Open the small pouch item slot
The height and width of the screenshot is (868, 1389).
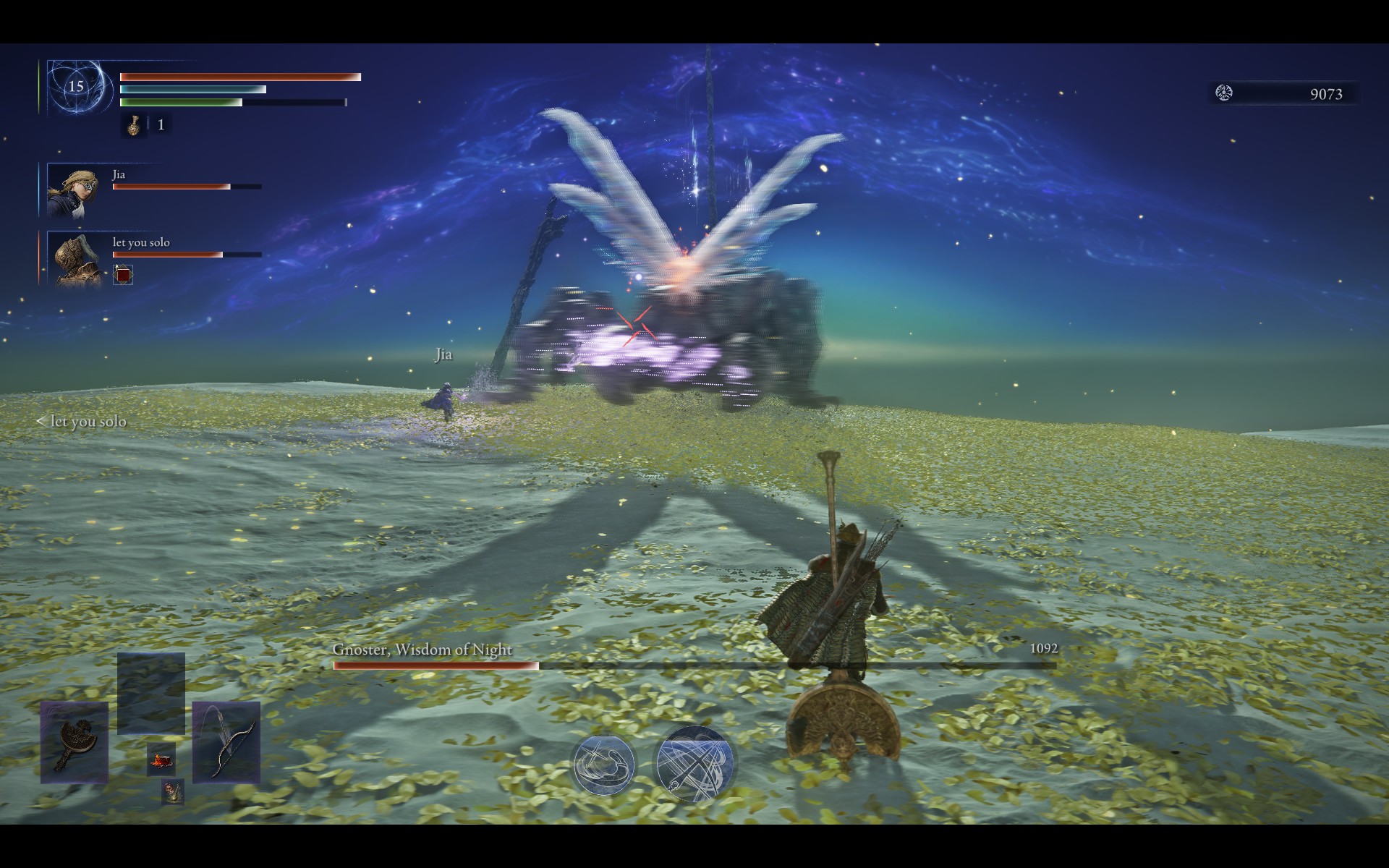[172, 792]
